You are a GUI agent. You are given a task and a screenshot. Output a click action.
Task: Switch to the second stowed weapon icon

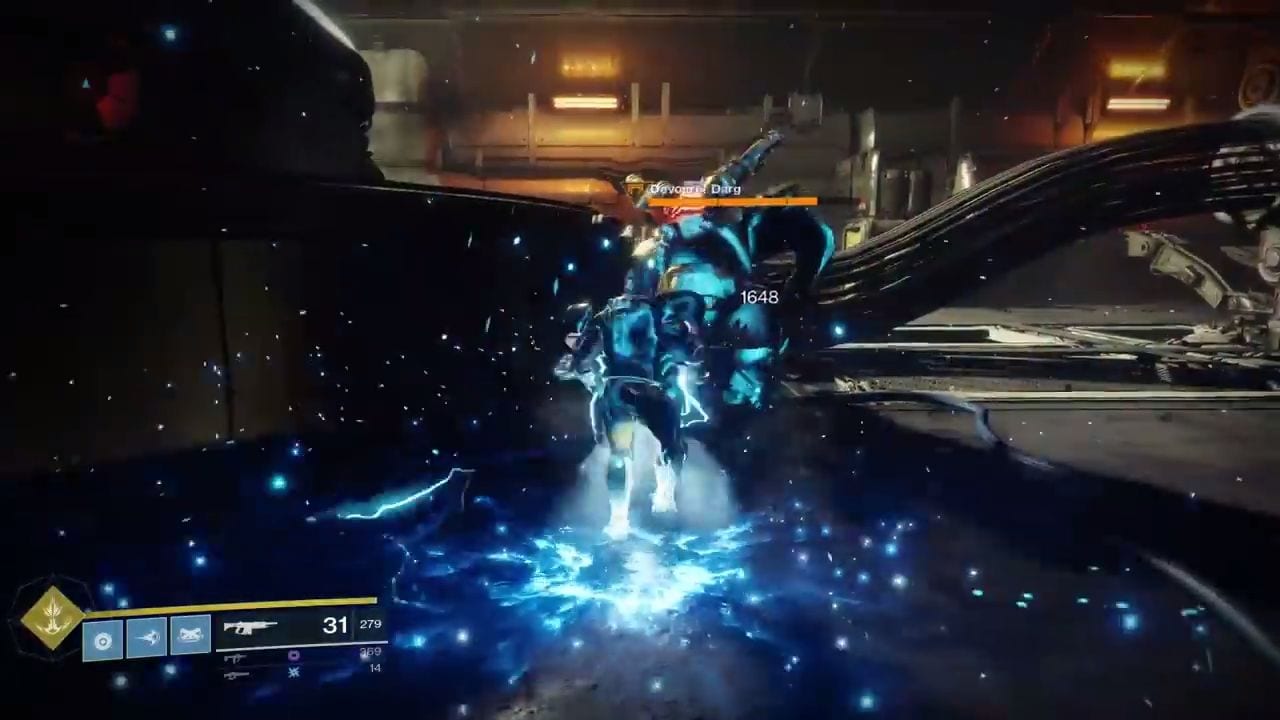point(236,658)
